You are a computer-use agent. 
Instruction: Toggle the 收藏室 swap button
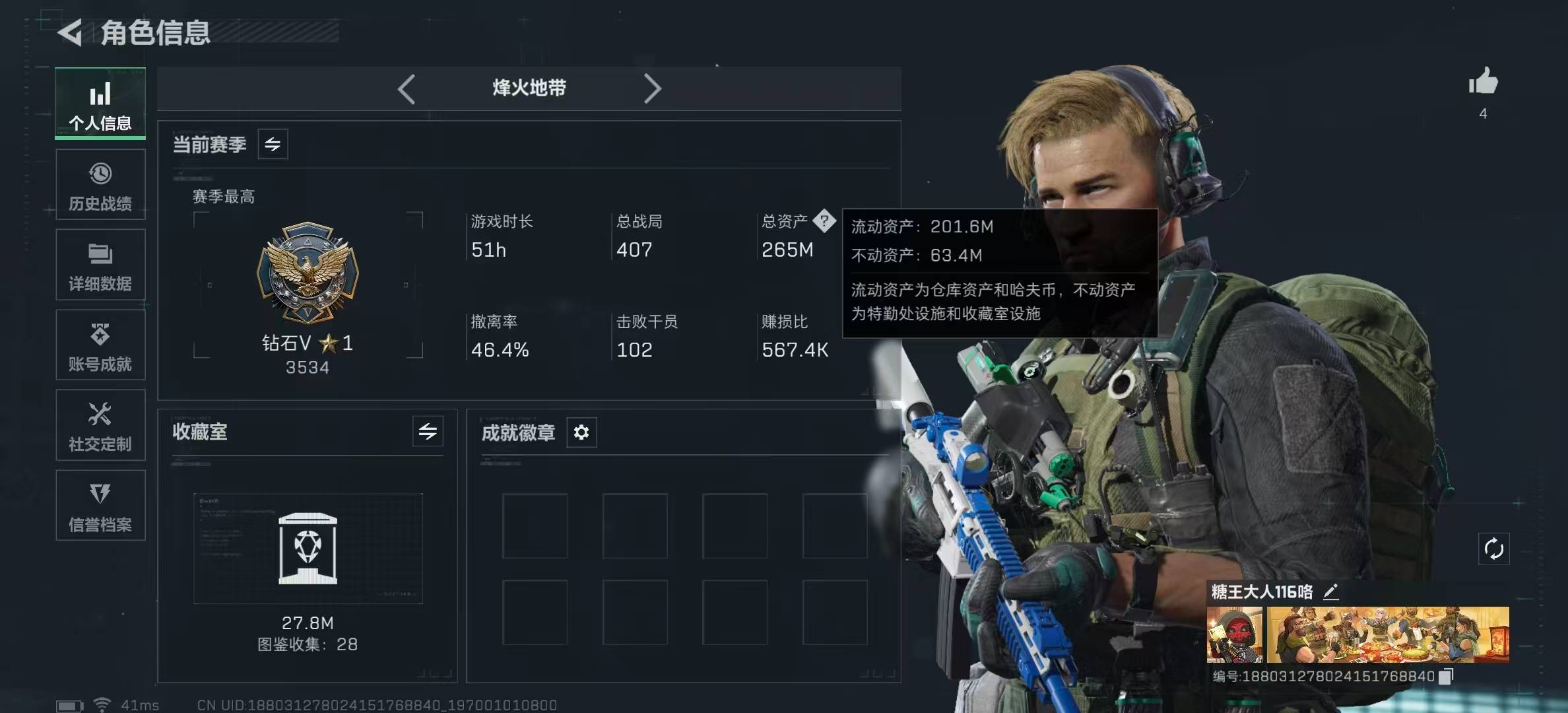coord(428,432)
